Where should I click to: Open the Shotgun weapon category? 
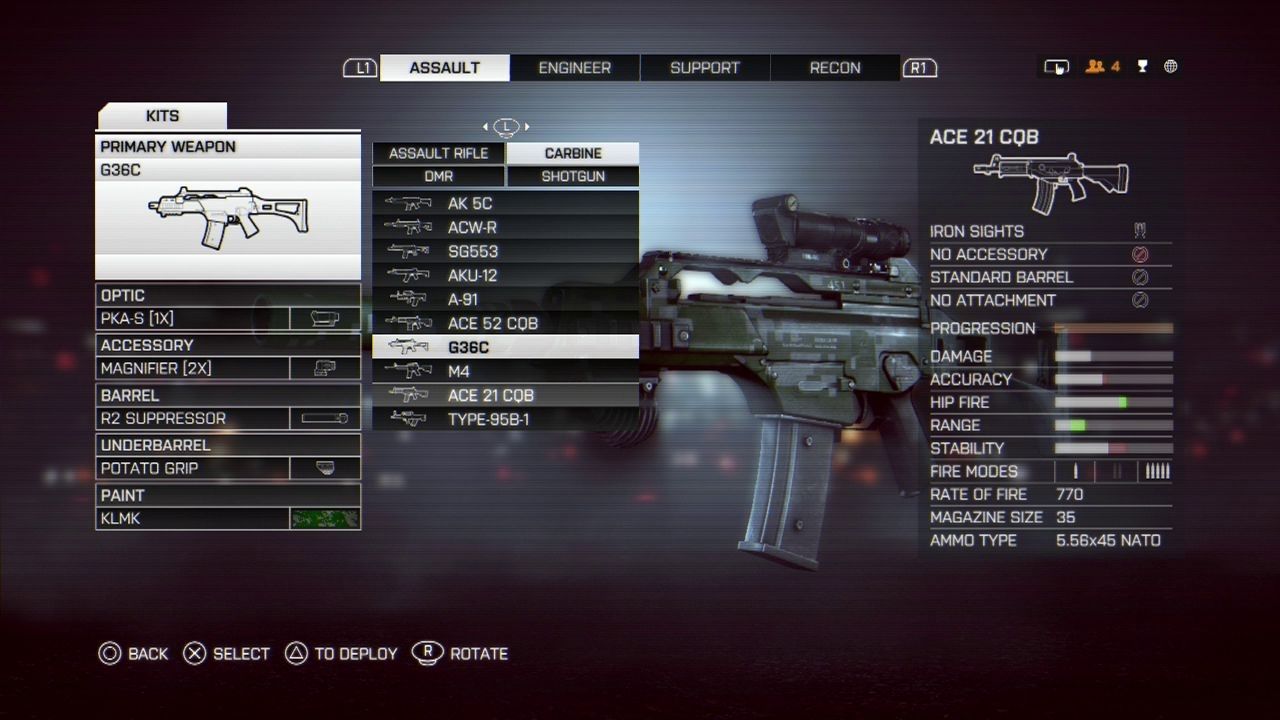tap(573, 176)
